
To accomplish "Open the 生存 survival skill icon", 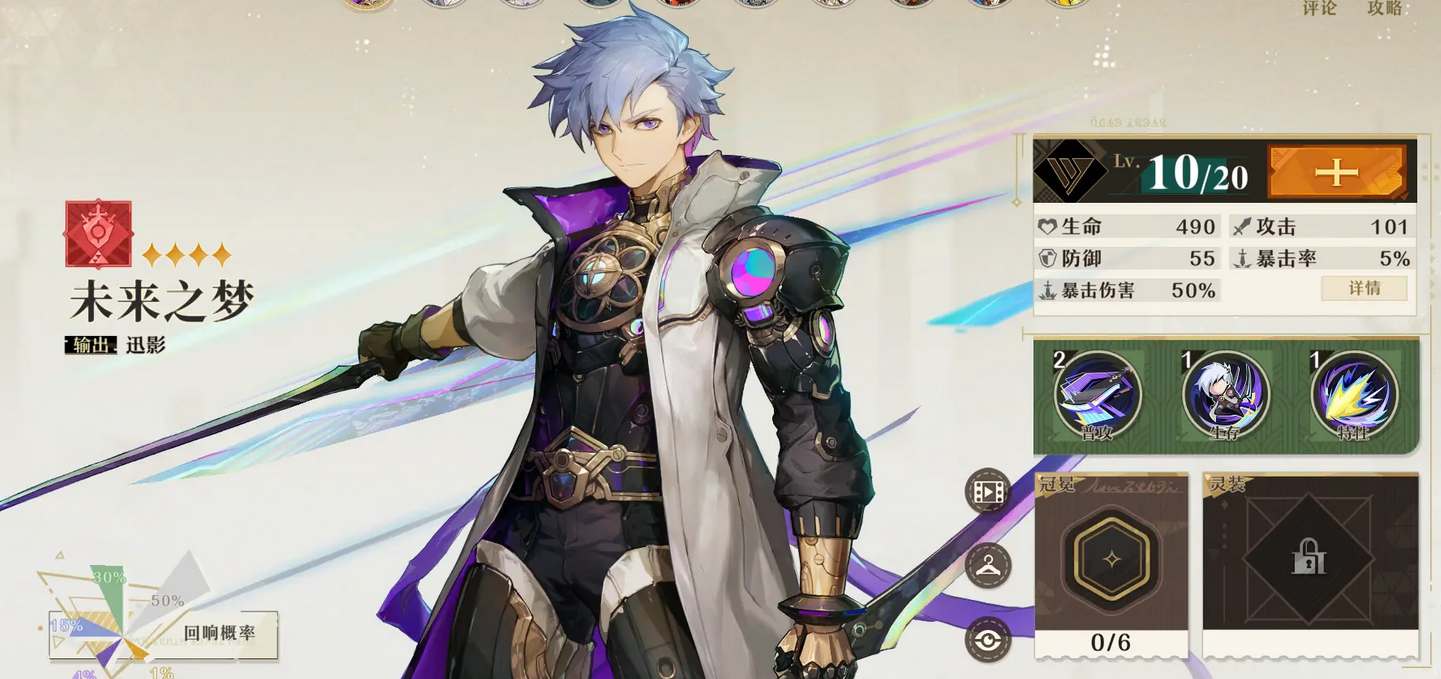I will click(x=1226, y=395).
